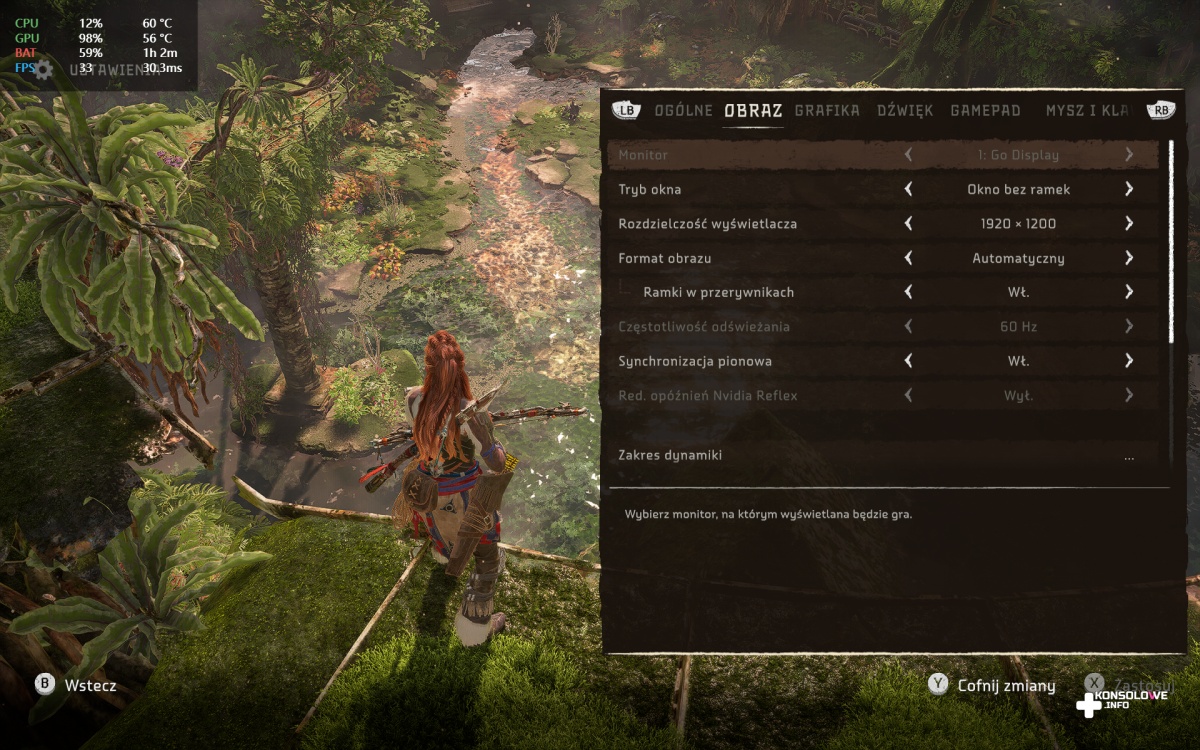Click left arrow for Tryb okna

(908, 189)
